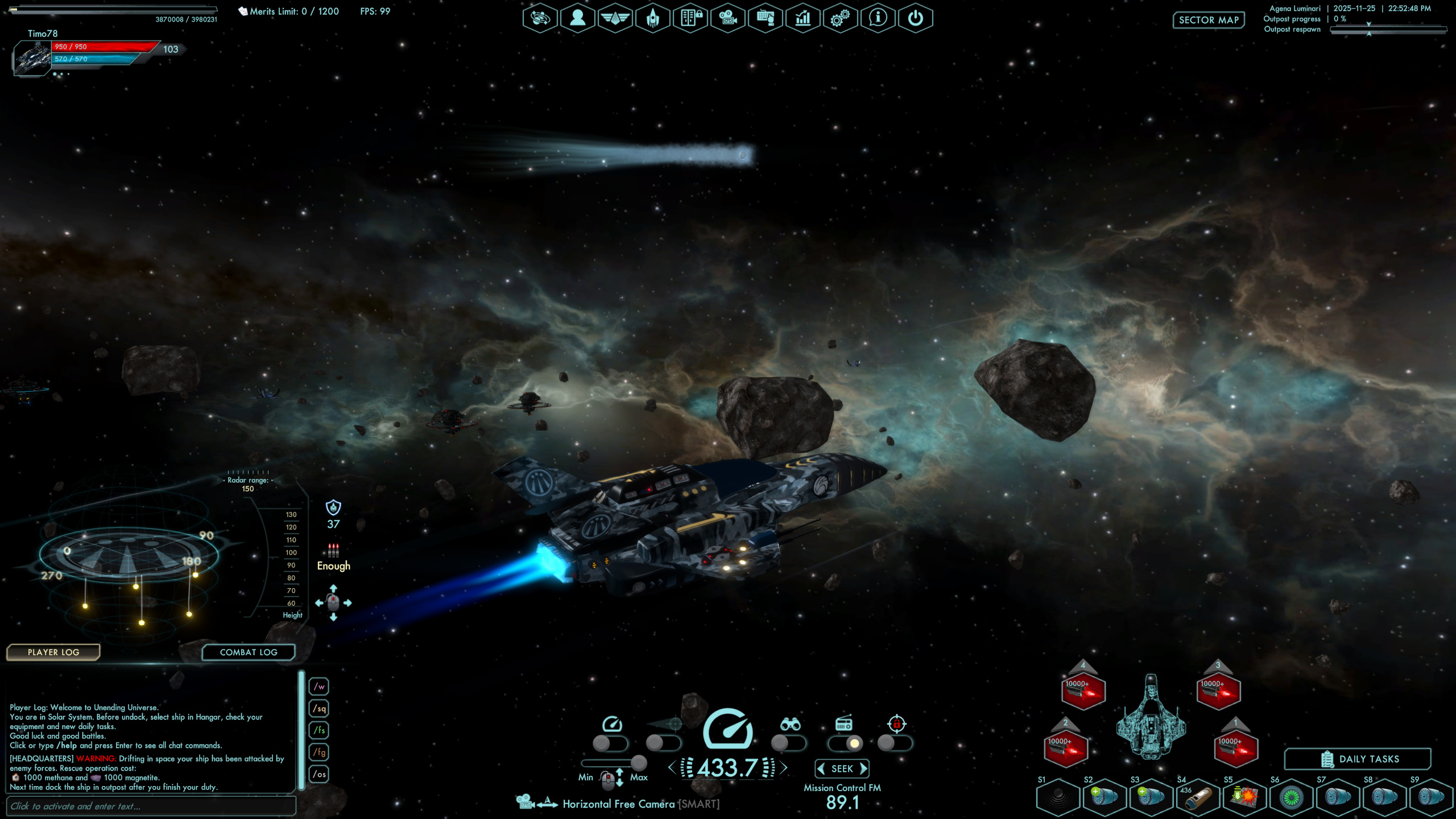Open the statistics bar chart icon

803,18
